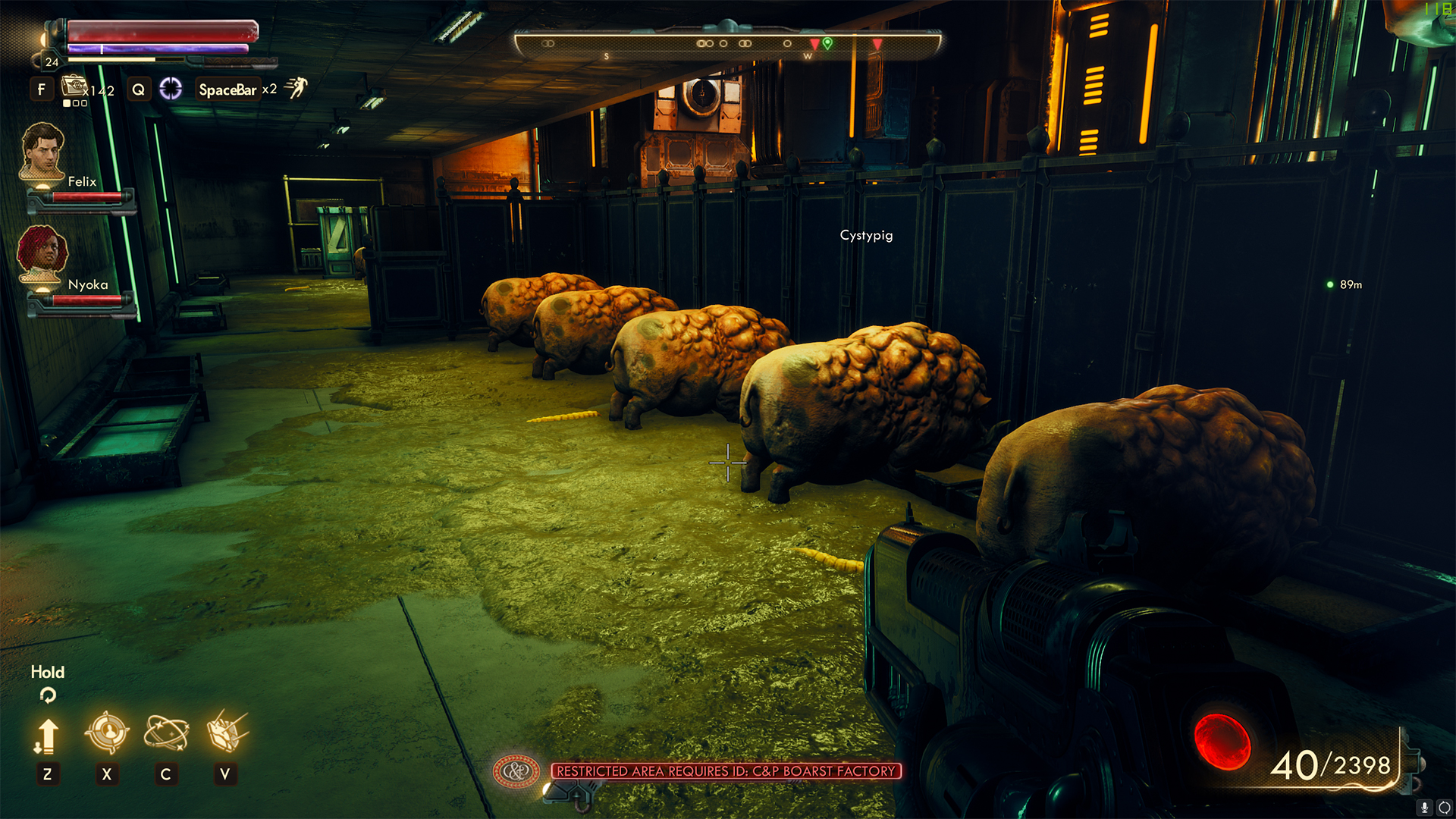This screenshot has width=1456, height=819.
Task: Click the compass bar at top
Action: (726, 44)
